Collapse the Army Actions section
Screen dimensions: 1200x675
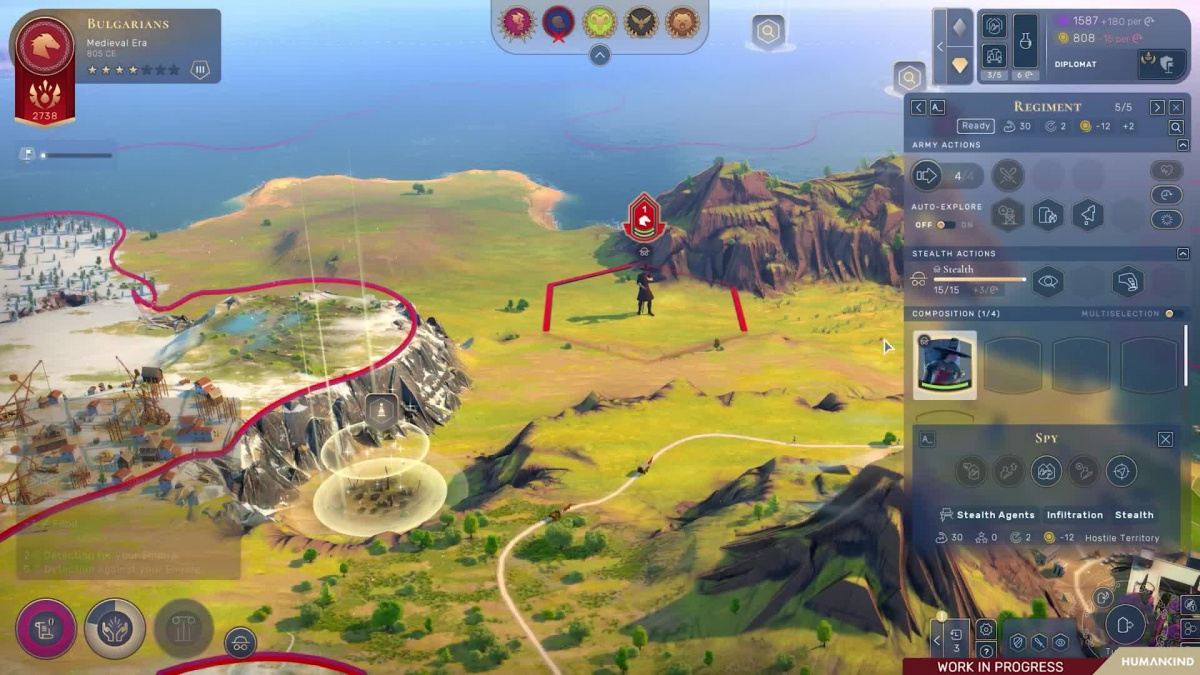click(x=1183, y=145)
